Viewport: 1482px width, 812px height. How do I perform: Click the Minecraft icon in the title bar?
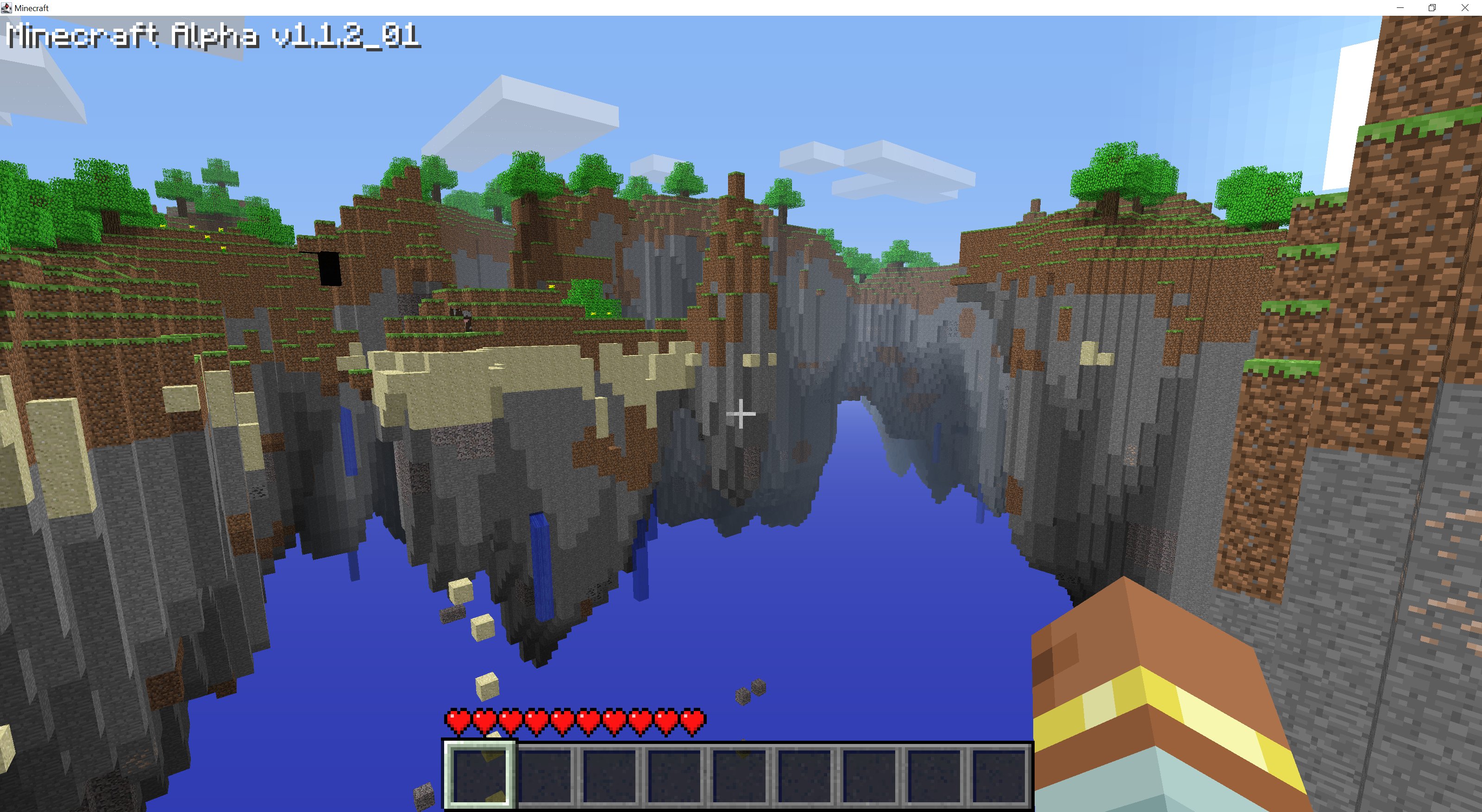(6, 7)
